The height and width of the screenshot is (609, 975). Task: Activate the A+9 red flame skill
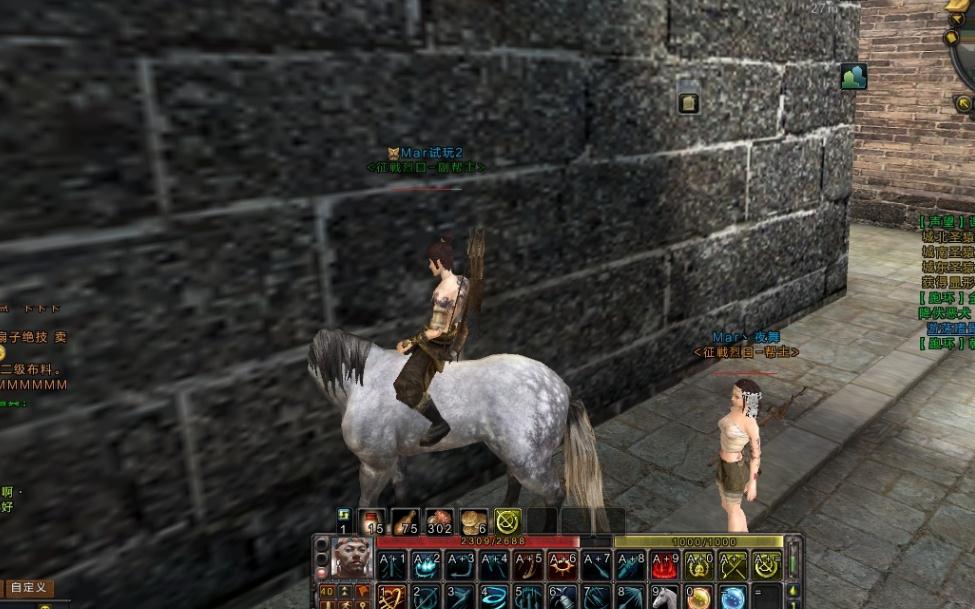[x=665, y=566]
